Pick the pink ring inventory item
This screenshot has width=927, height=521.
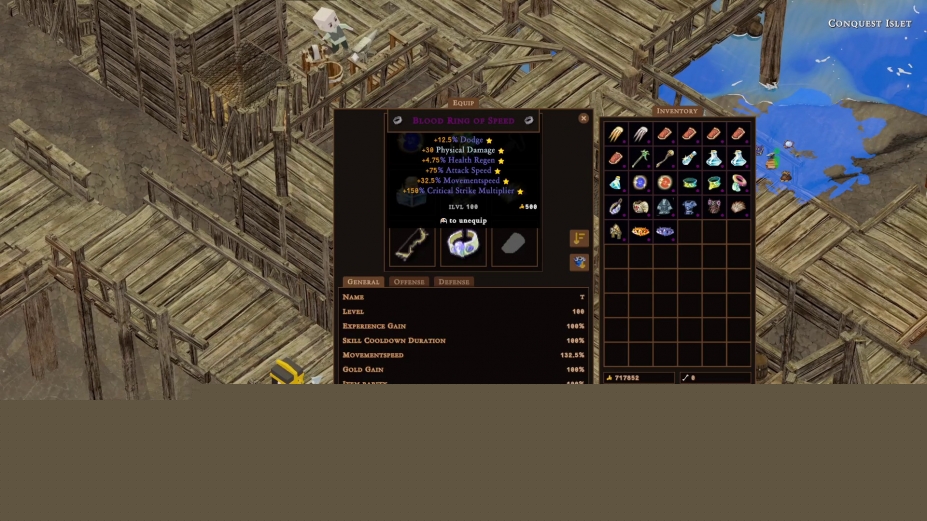tap(738, 183)
